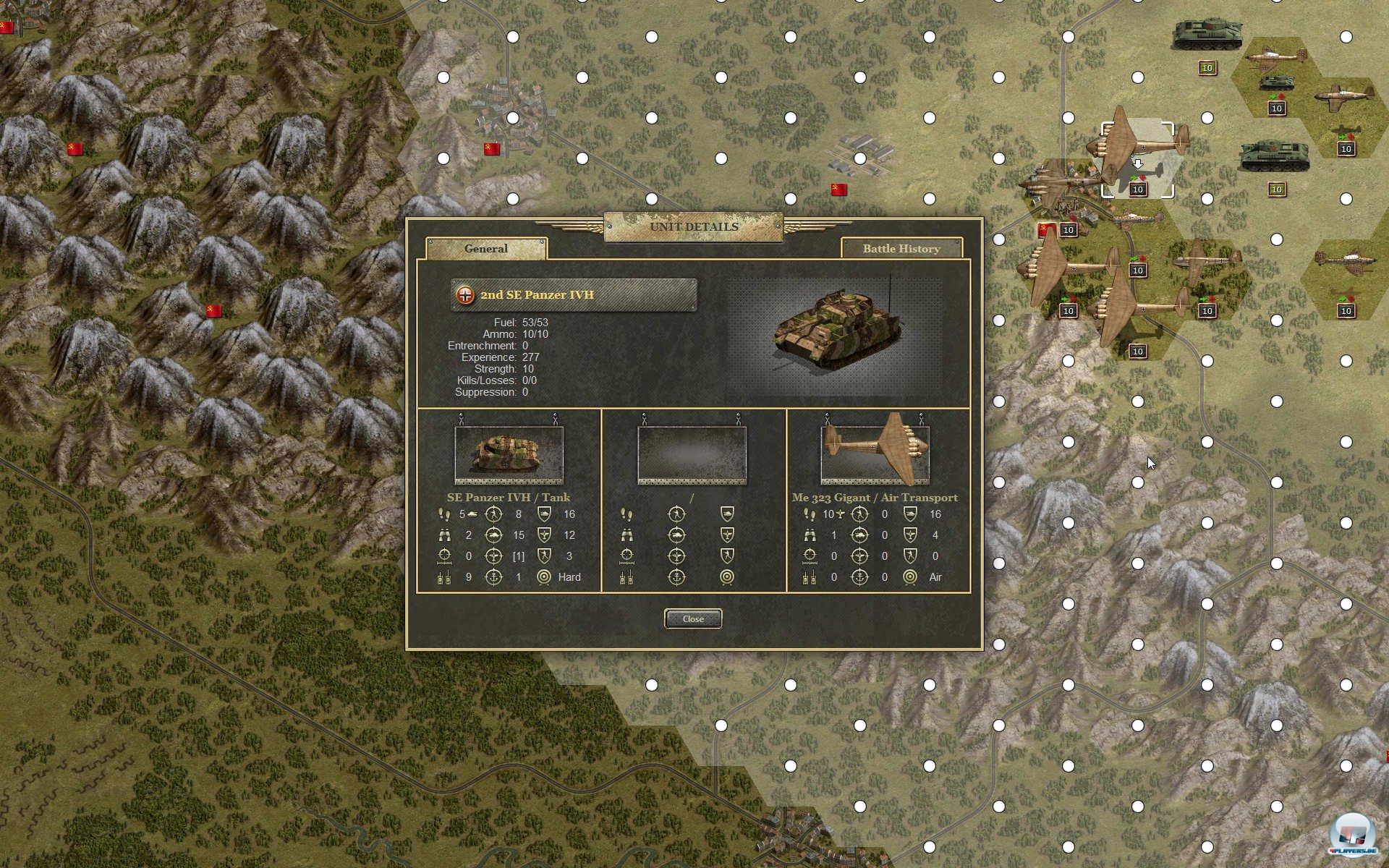Click the hard attack vehicle crosshair icon
Viewport: 1389px width, 868px height.
point(494,535)
